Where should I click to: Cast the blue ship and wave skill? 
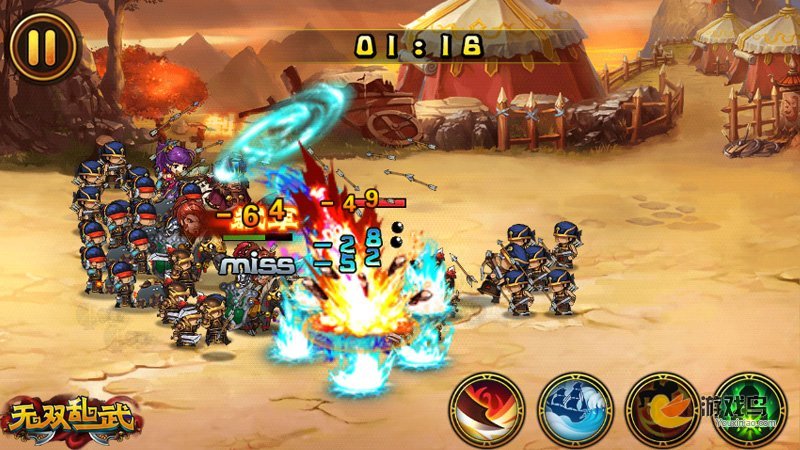coord(574,409)
